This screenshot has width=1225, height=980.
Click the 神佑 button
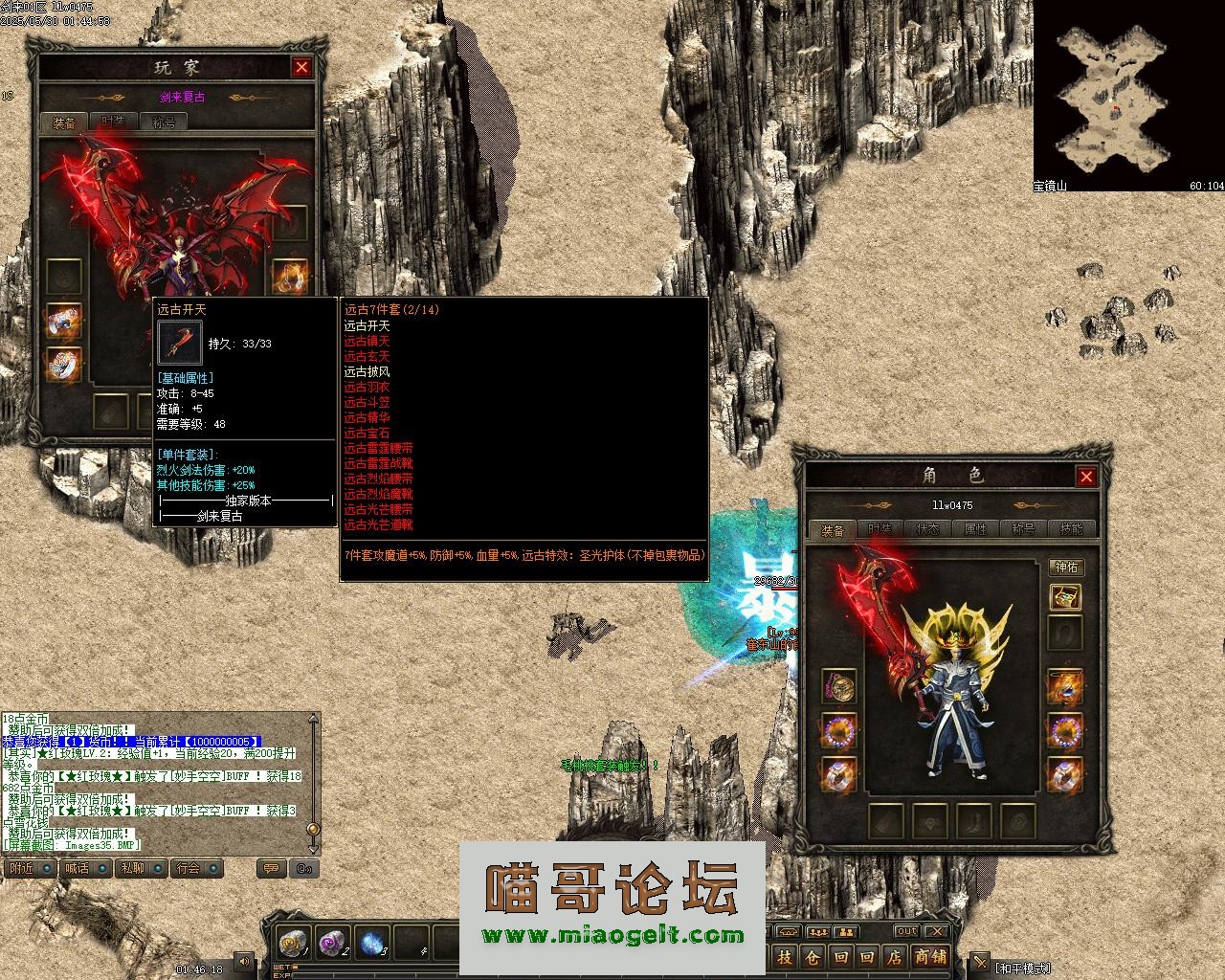pyautogui.click(x=1065, y=568)
